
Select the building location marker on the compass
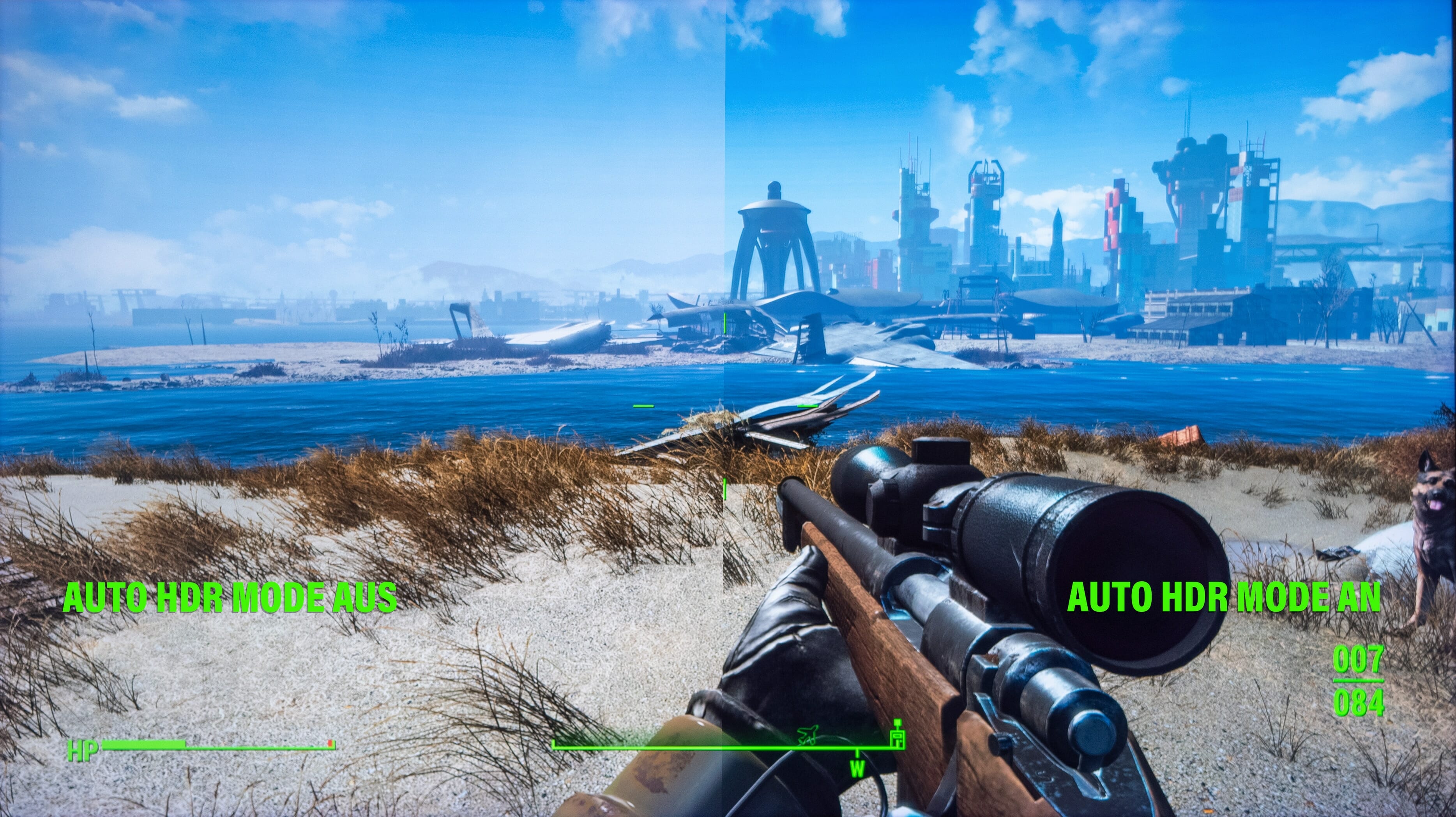[x=897, y=734]
